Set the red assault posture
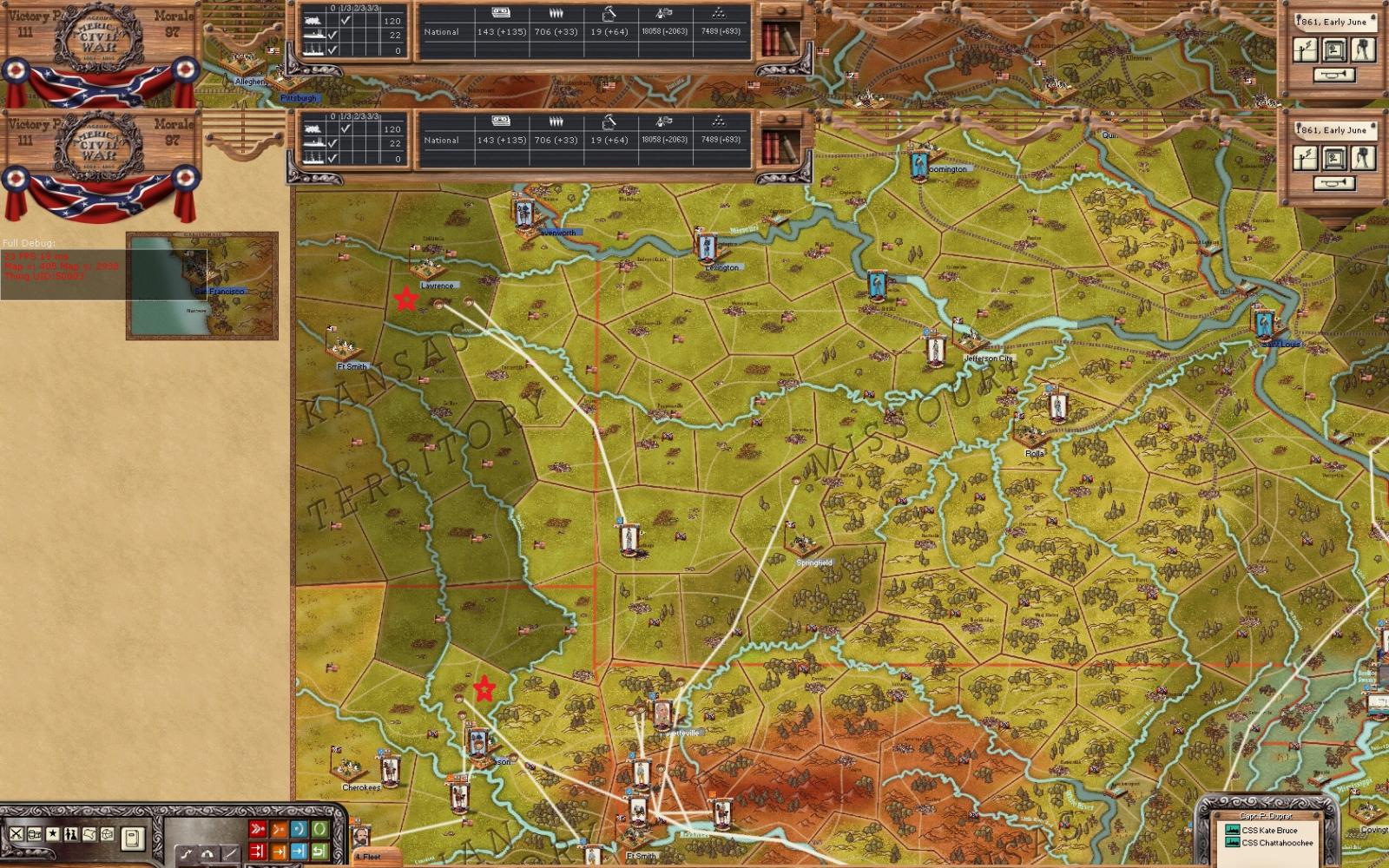1389x868 pixels. [258, 830]
